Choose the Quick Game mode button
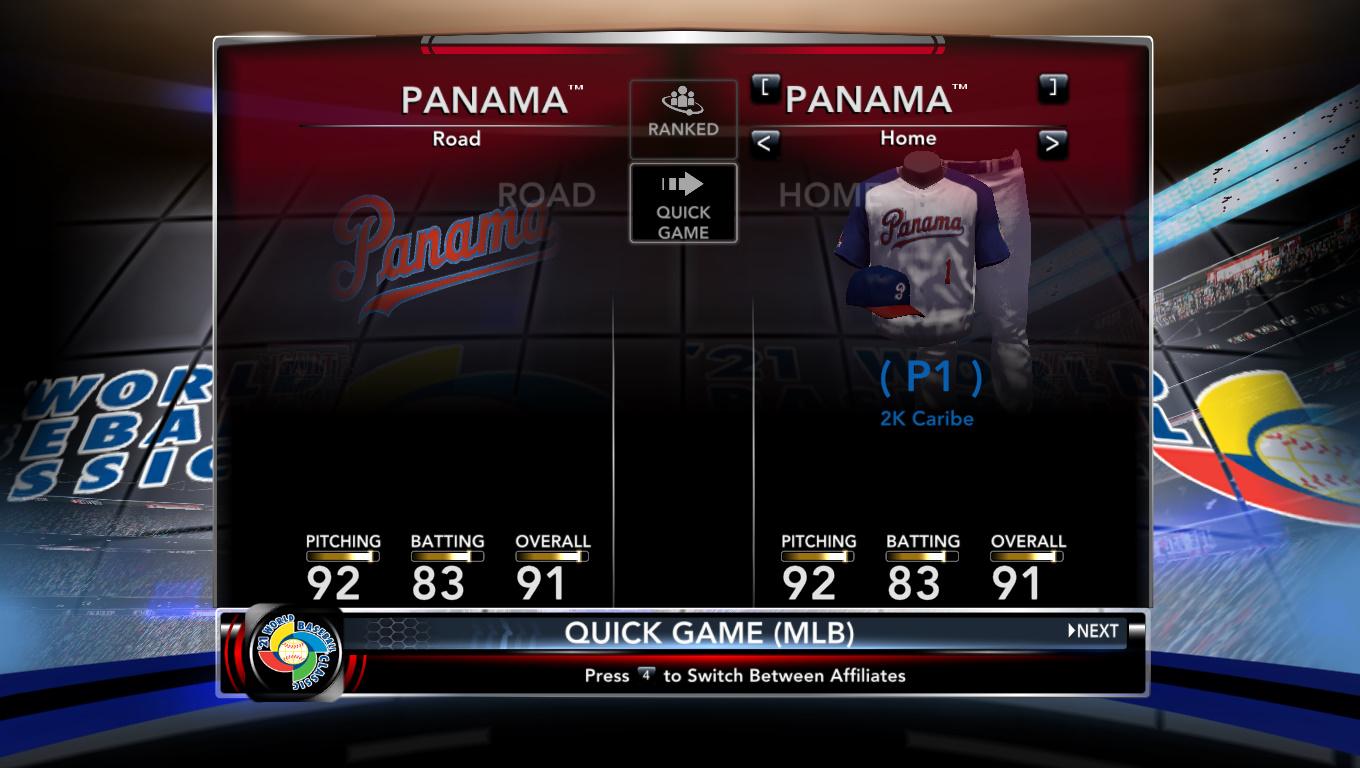The height and width of the screenshot is (768, 1360). [683, 203]
